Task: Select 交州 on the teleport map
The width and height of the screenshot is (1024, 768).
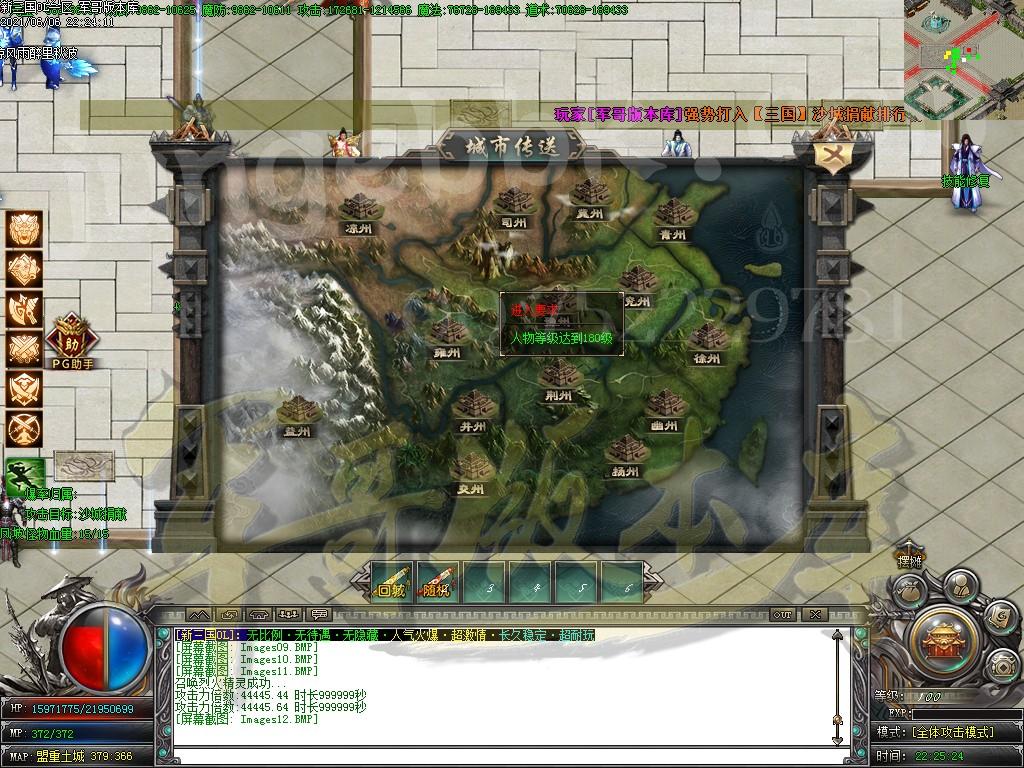Action: (x=470, y=470)
